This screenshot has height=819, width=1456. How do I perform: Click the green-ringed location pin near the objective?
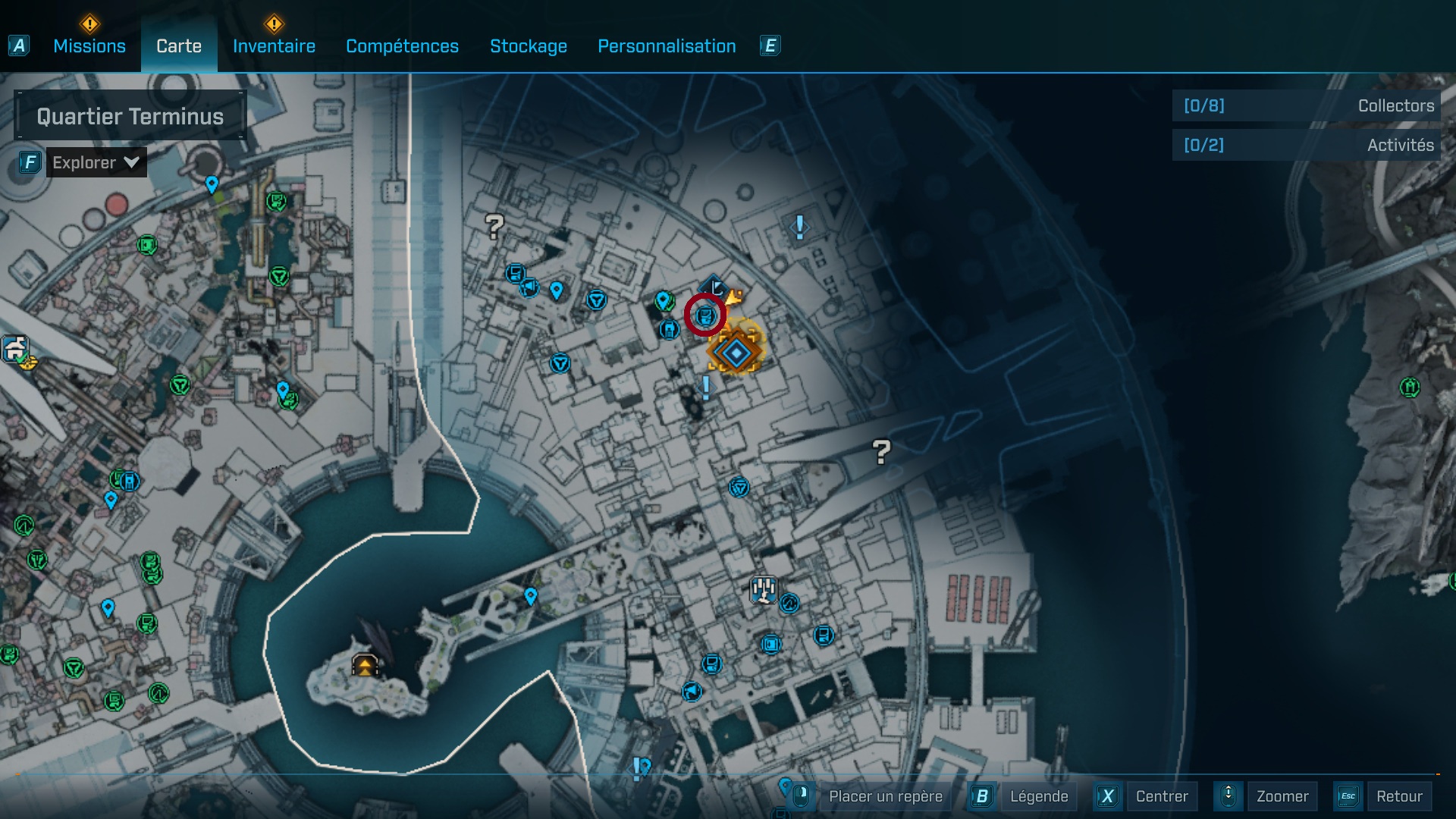(665, 300)
